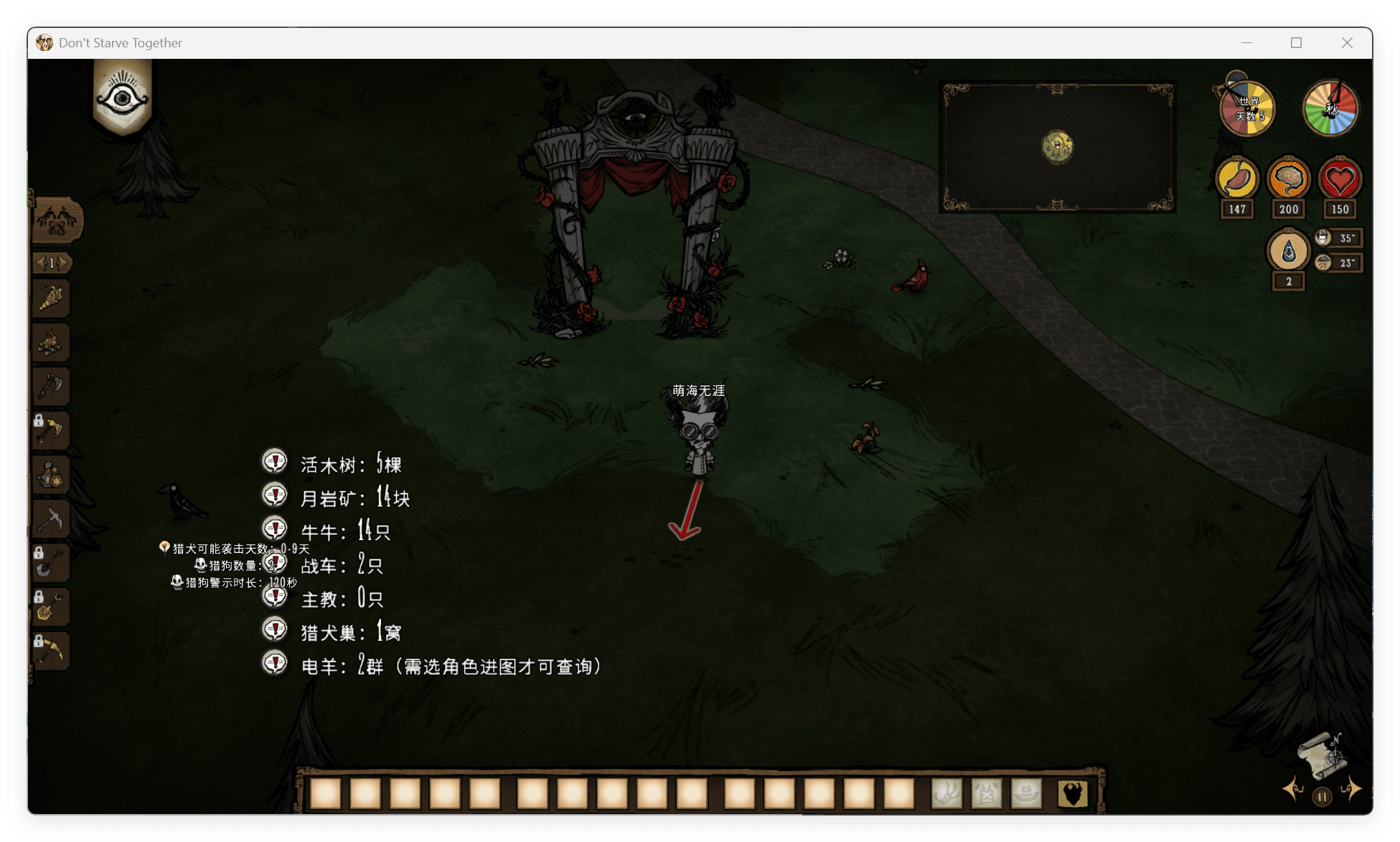
Task: Select the flint pickaxe recipe
Action: pos(51,519)
